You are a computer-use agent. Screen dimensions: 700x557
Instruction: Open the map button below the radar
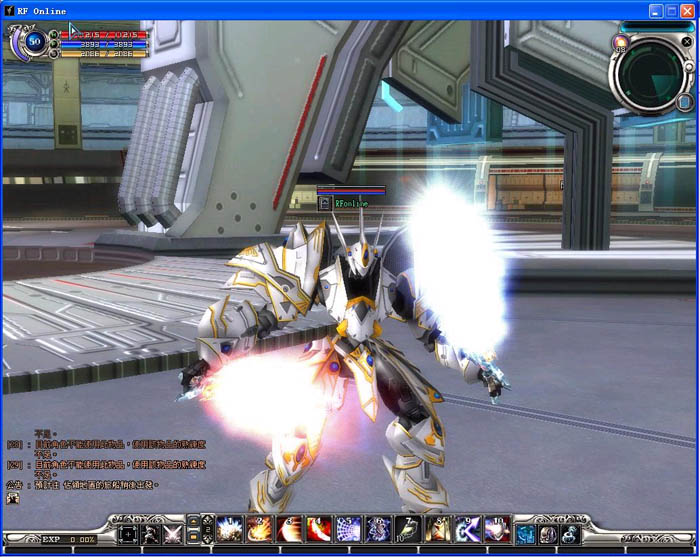coord(685,101)
